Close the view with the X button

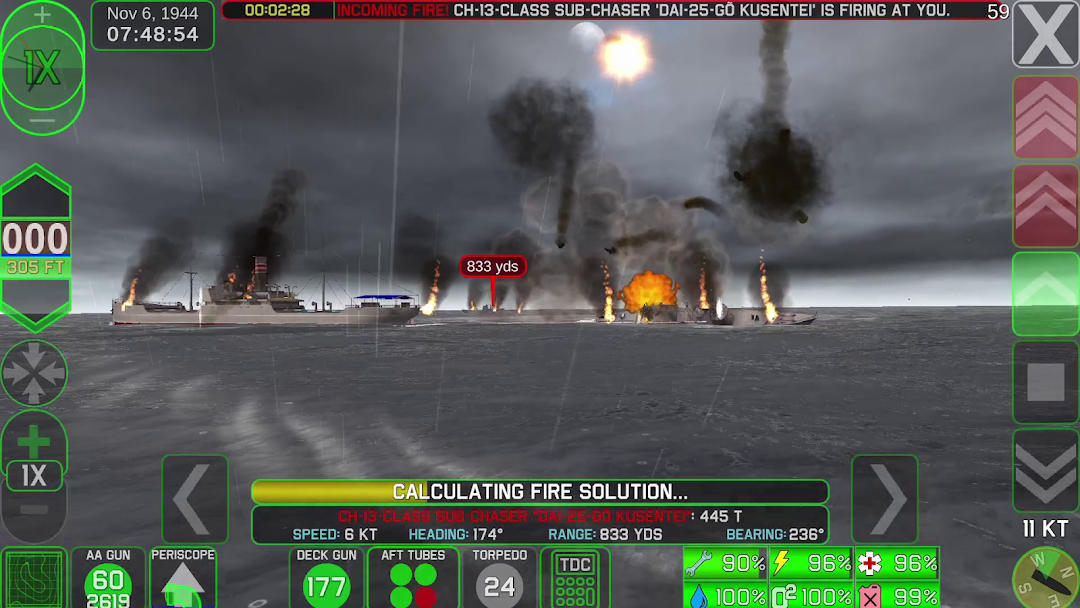point(1045,35)
